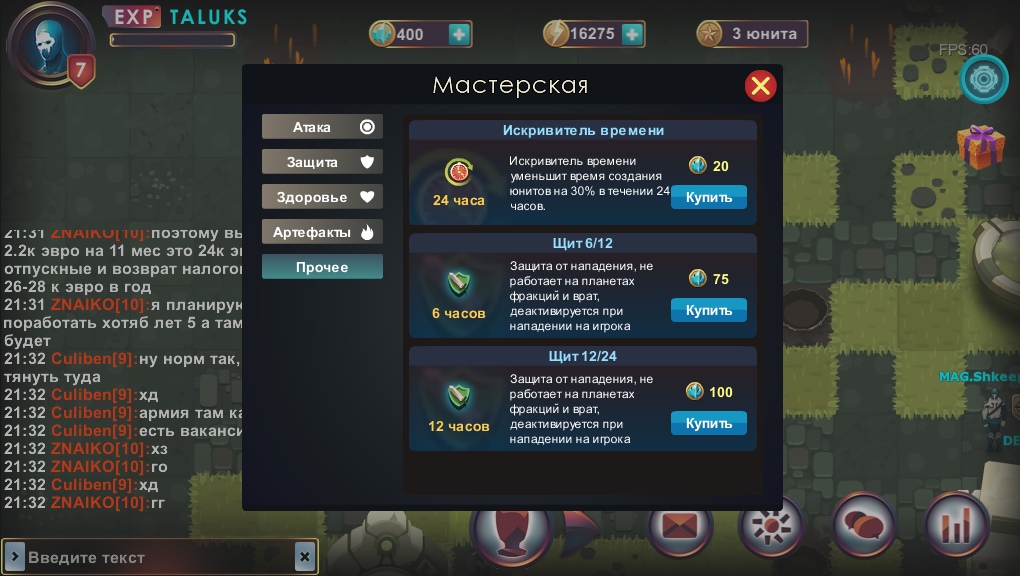Open the gear settings button

(984, 79)
